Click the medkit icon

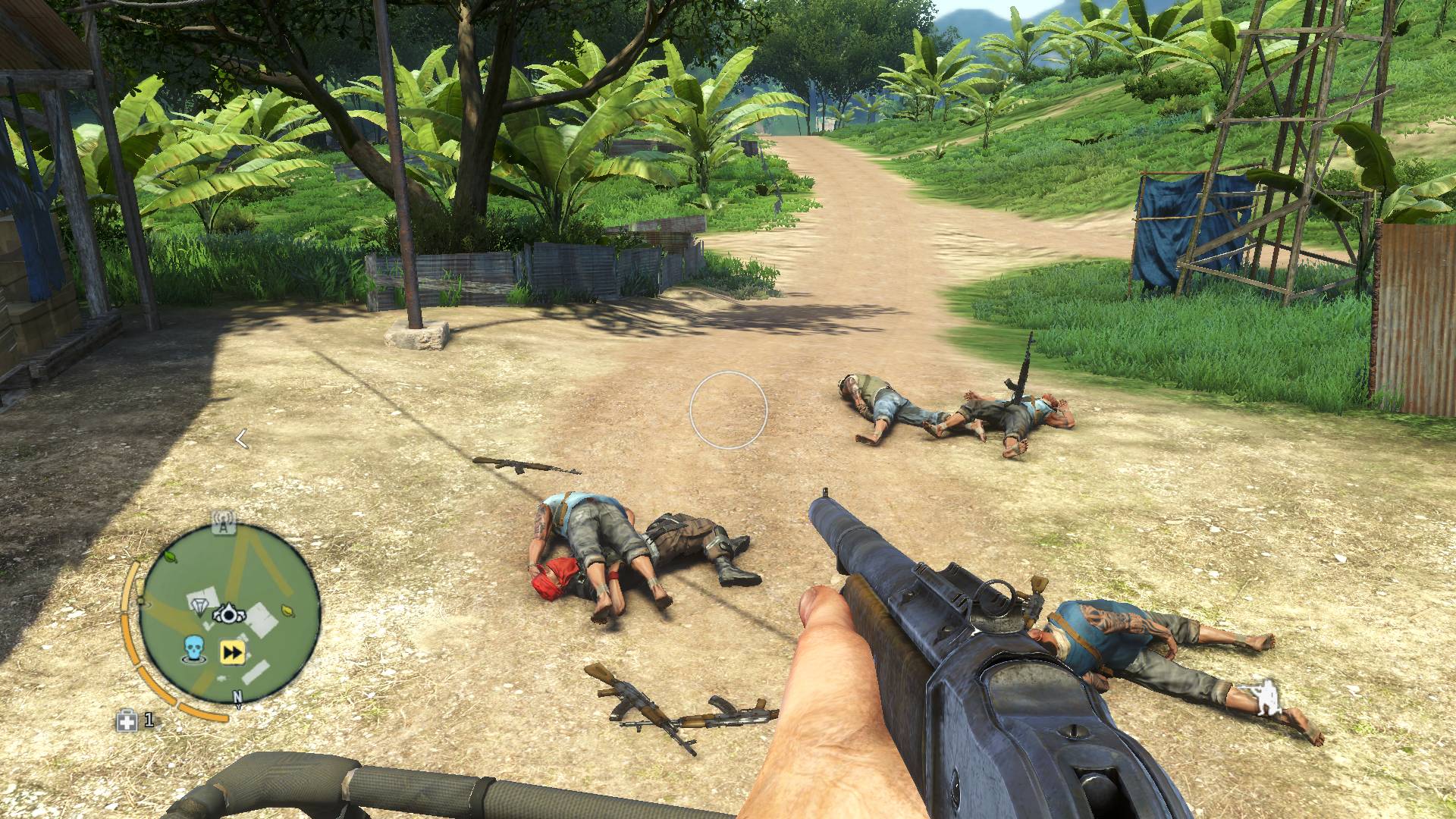tap(127, 721)
